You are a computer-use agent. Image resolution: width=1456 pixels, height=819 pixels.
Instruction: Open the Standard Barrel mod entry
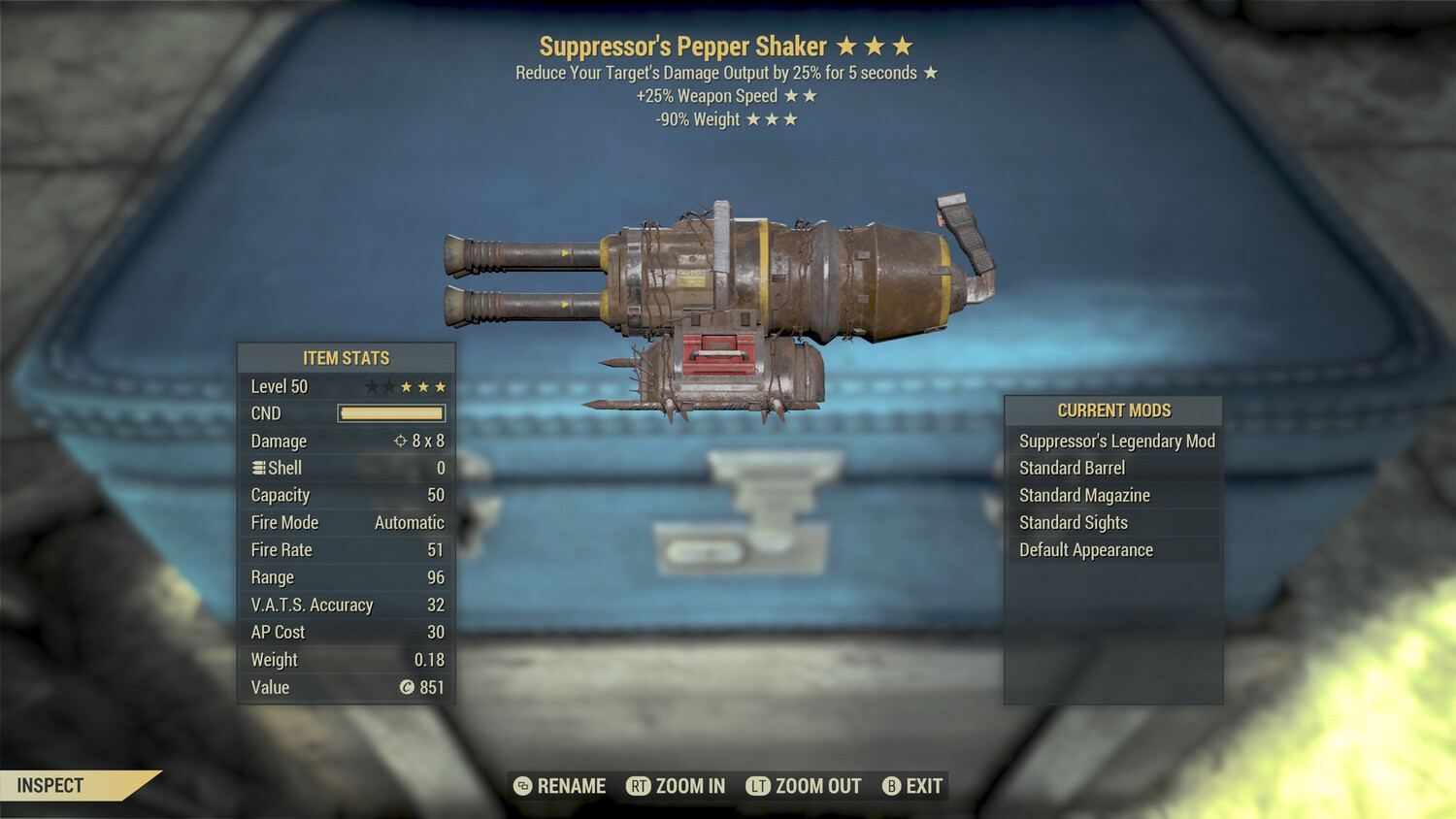(1071, 468)
